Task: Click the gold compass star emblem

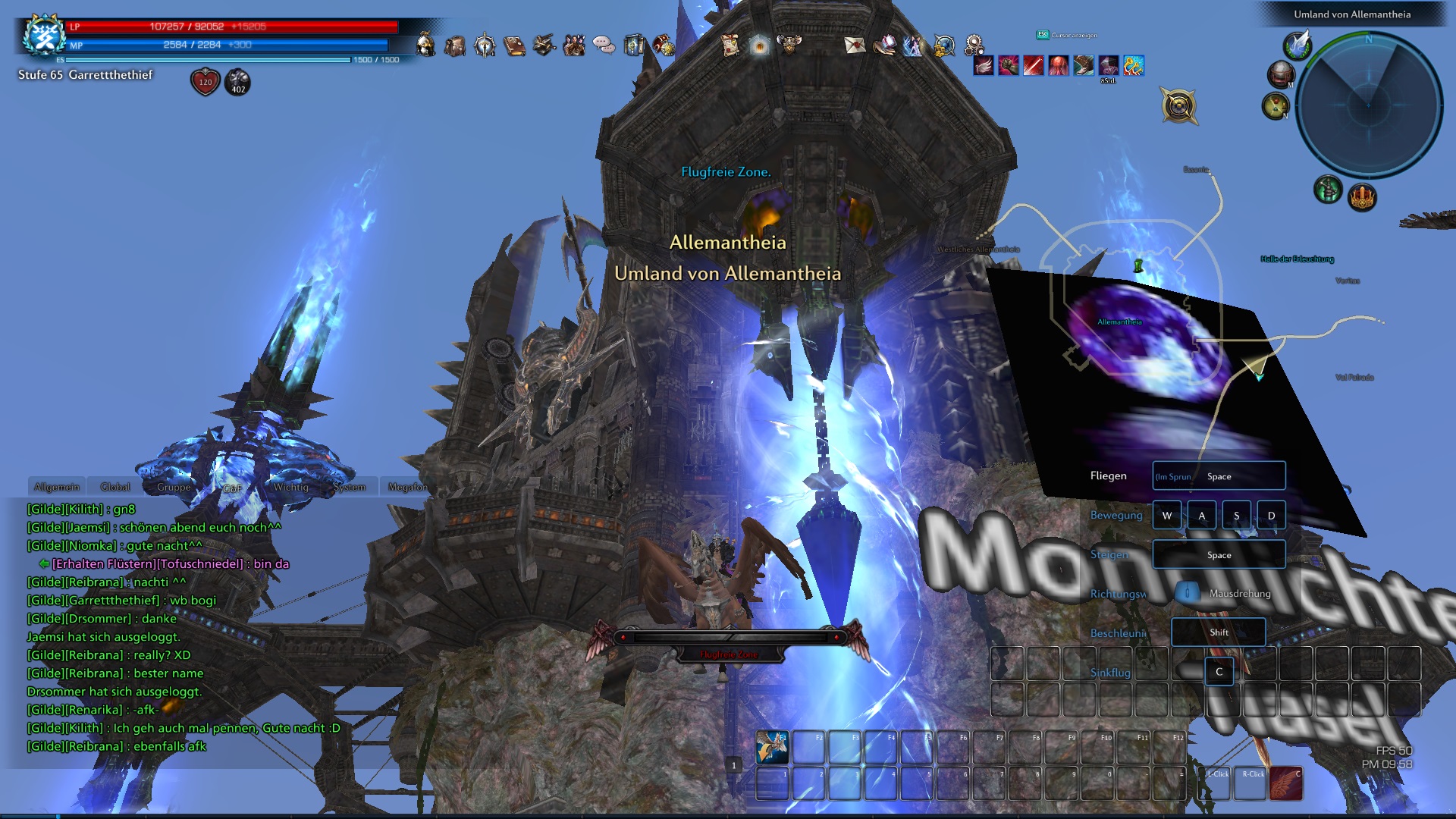Action: coord(1178,105)
